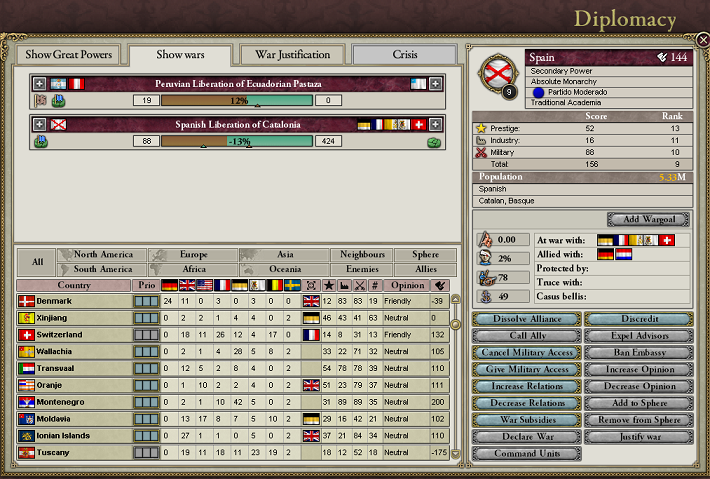Viewport: 710px width, 479px height.
Task: Select the Crisis tab
Action: pos(405,54)
